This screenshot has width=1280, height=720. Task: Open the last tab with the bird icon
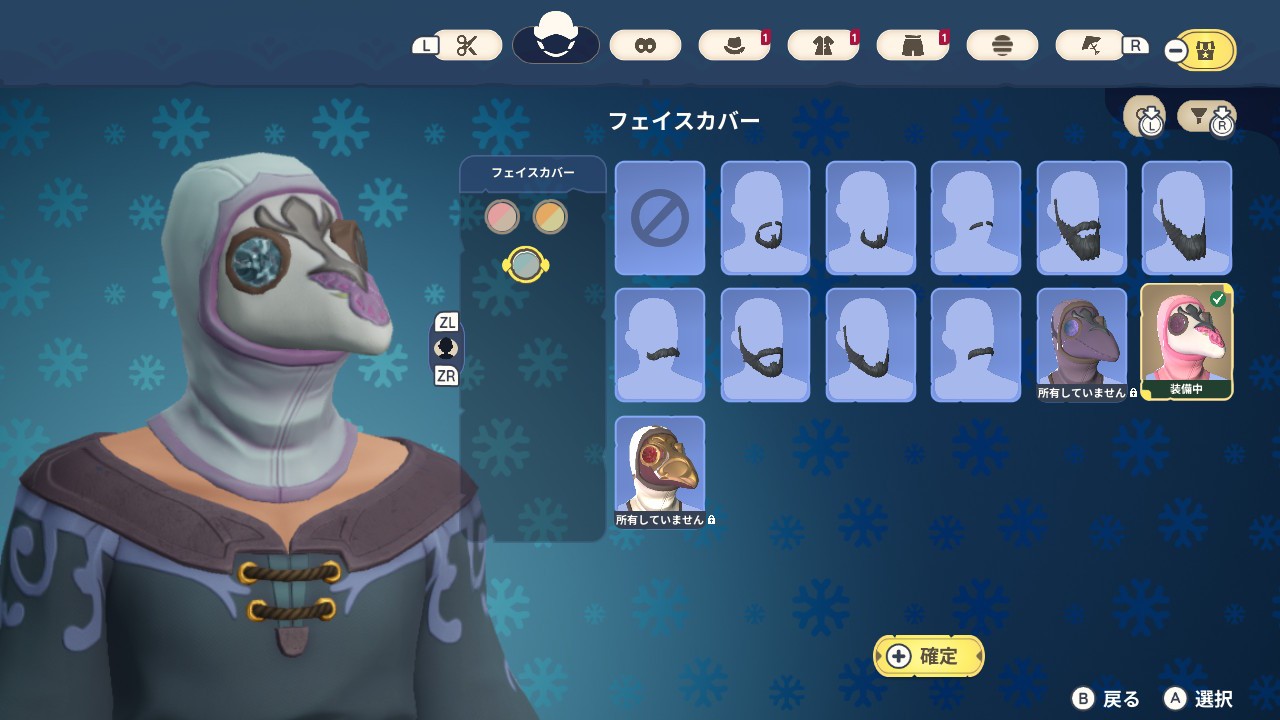pyautogui.click(x=1091, y=45)
